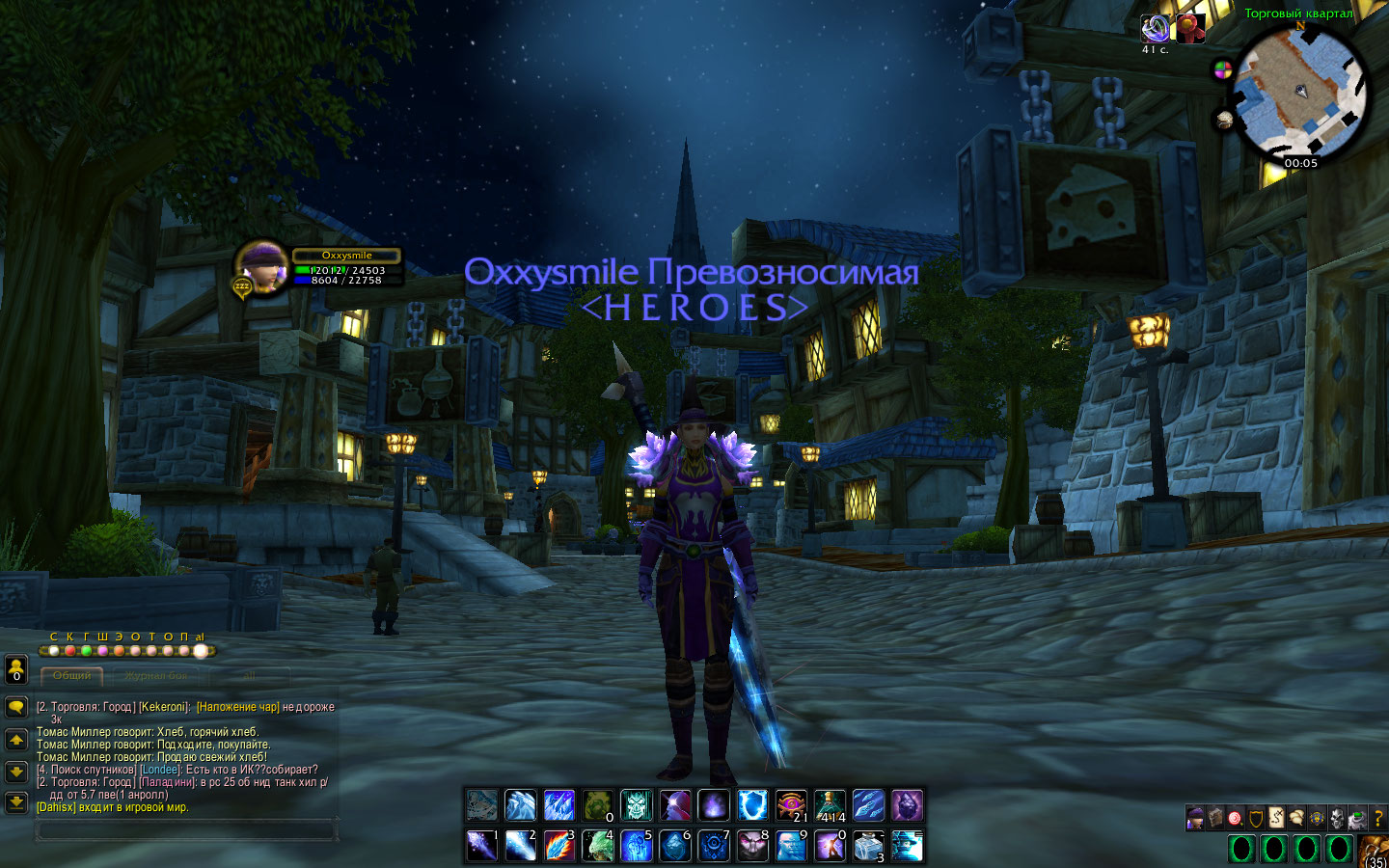Open the main backpack showing 35
Image resolution: width=1389 pixels, height=868 pixels.
(1375, 853)
